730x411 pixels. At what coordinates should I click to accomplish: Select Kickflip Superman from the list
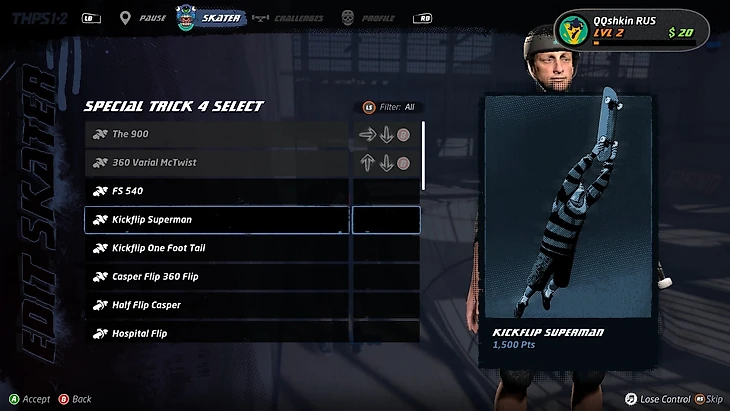[216, 219]
